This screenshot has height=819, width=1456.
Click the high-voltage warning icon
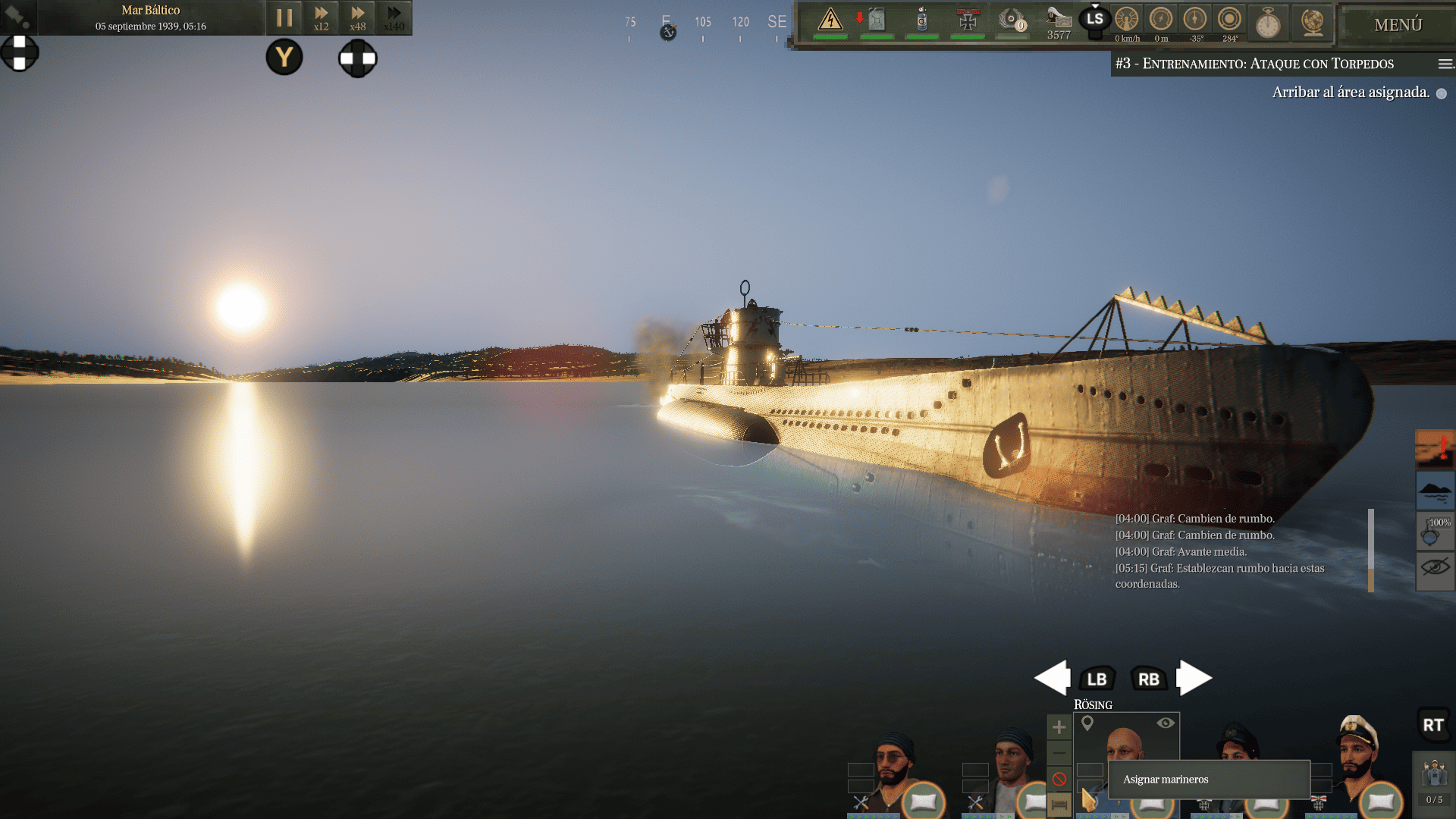[x=830, y=20]
